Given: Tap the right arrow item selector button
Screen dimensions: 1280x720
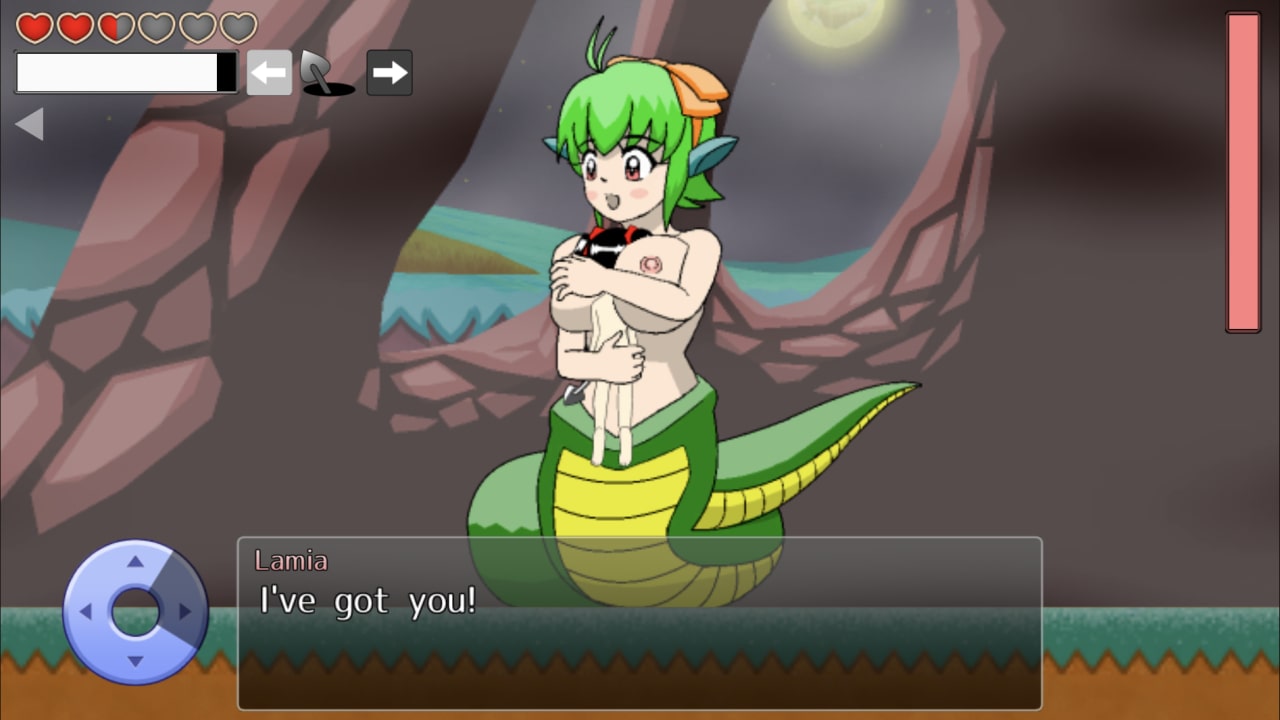Looking at the screenshot, I should coord(389,73).
